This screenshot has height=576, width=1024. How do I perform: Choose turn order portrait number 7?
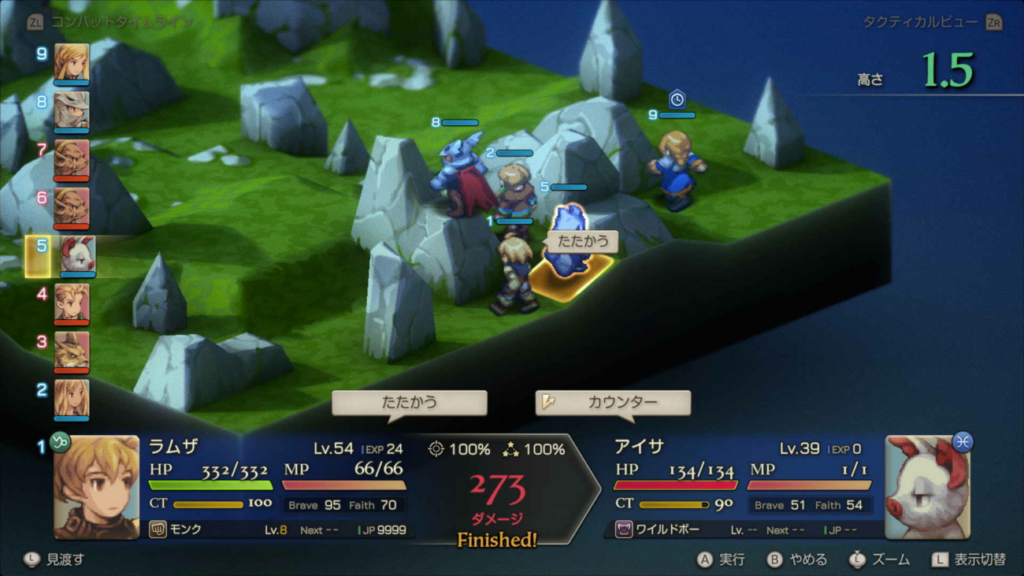coord(71,158)
